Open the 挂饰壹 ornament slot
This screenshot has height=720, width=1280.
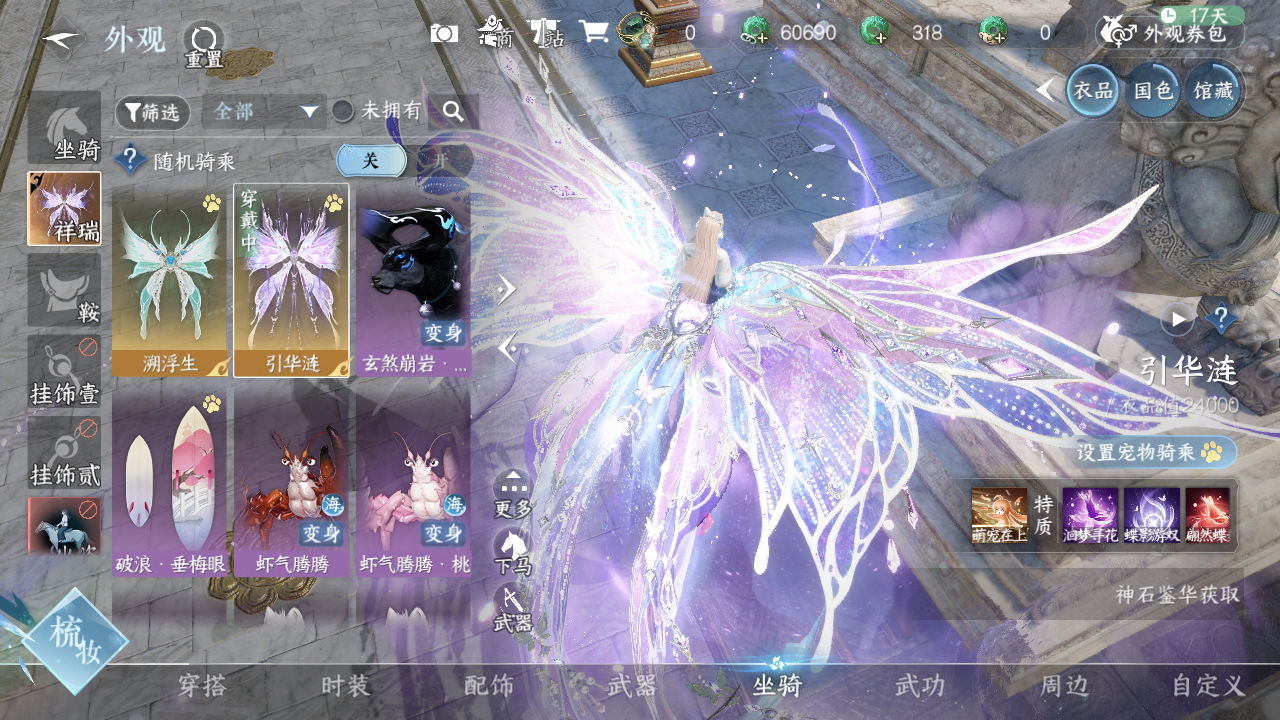point(64,371)
